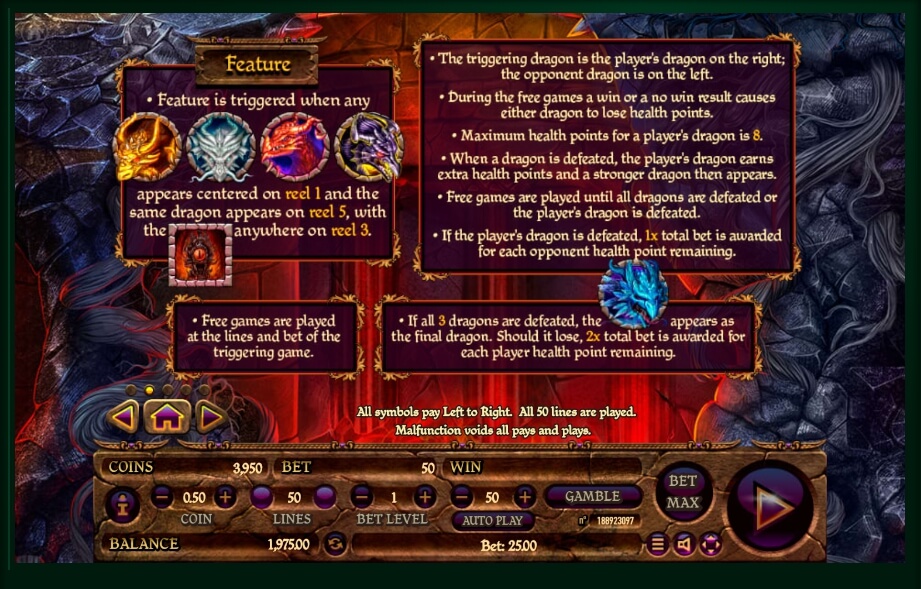921x589 pixels.
Task: Go to the previous paytable page
Action: click(x=123, y=416)
